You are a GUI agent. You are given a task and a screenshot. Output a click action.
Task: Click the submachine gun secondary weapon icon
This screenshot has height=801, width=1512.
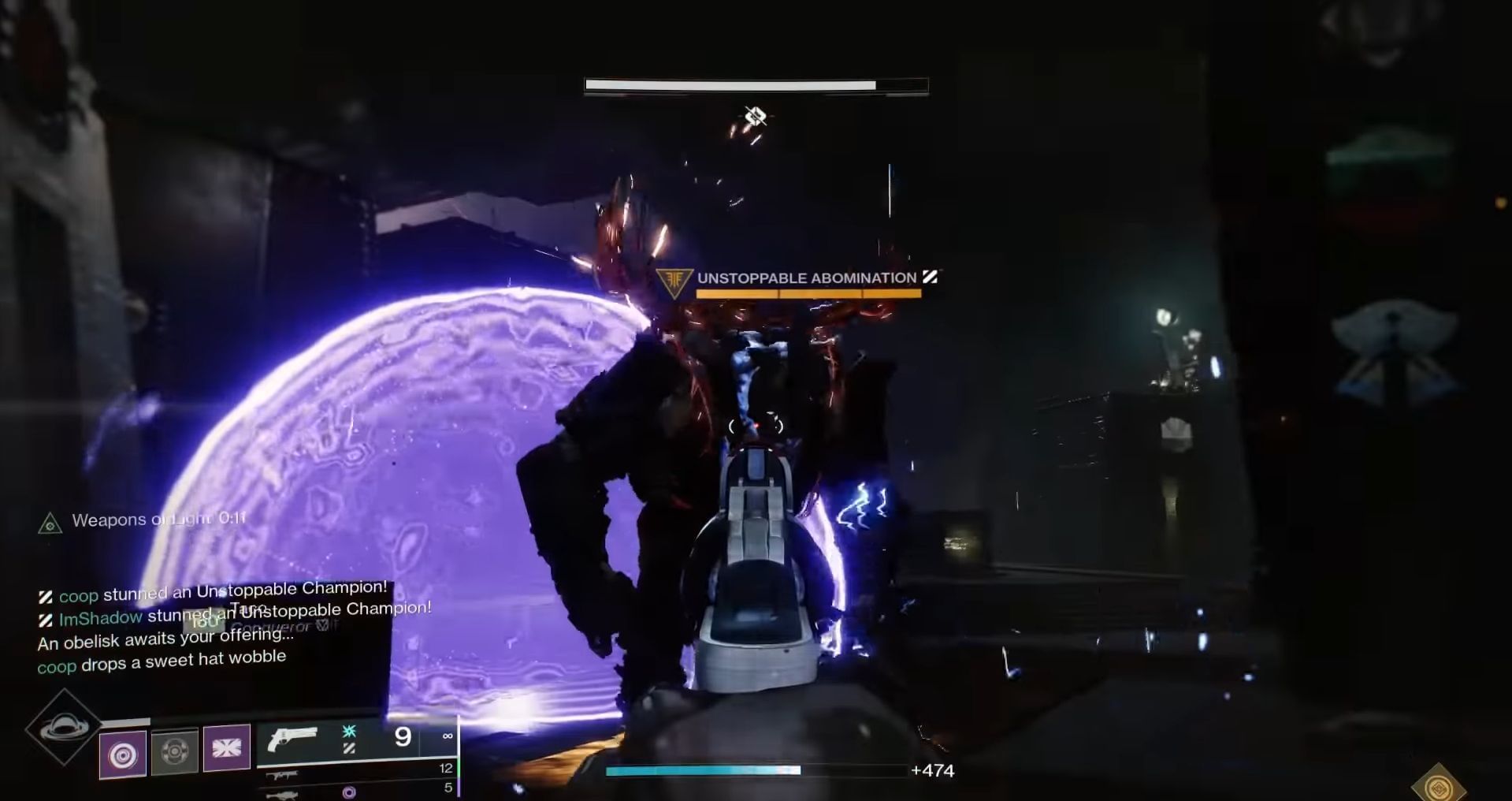[283, 776]
